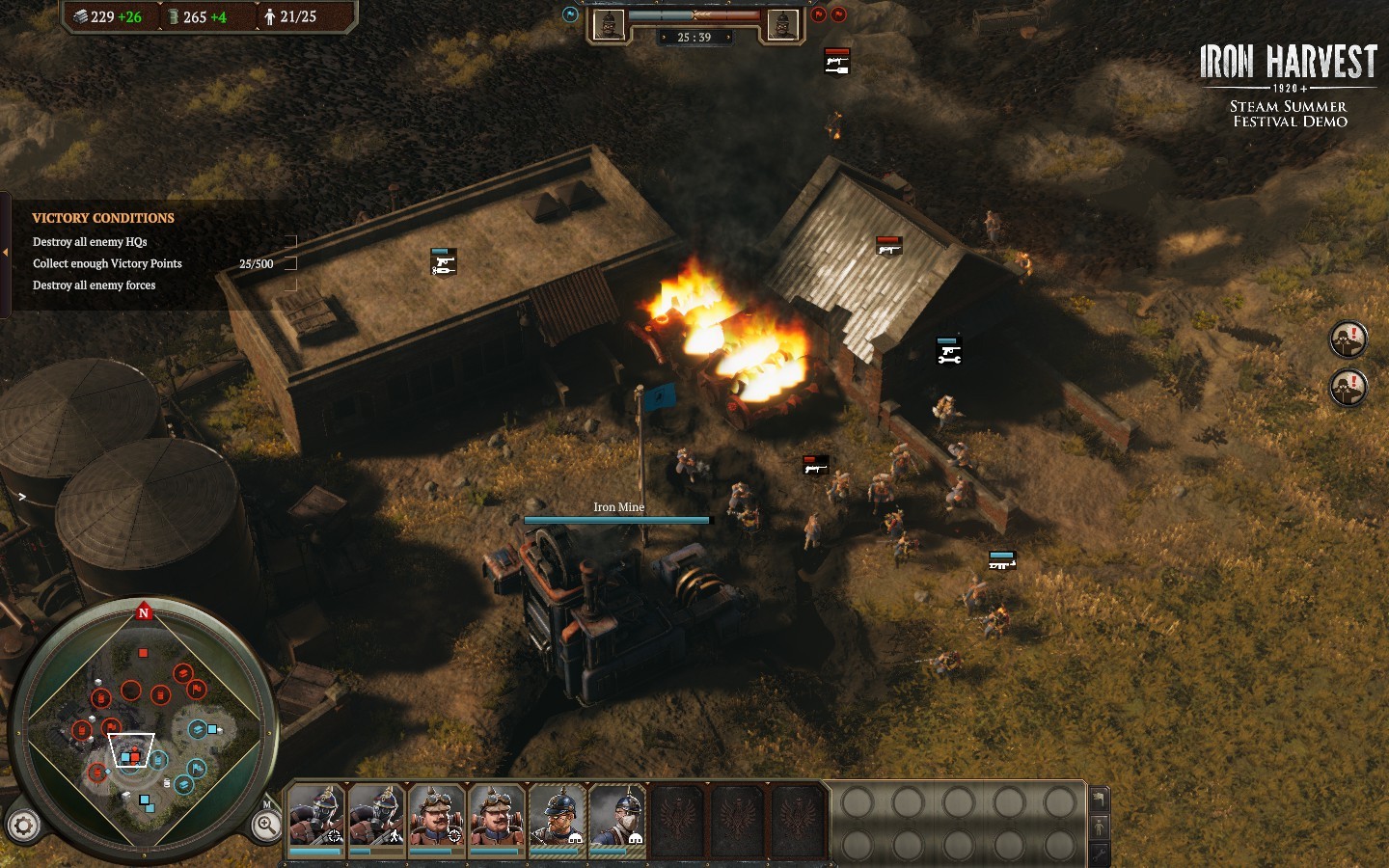Select the blue engineer unit marker with wrench

(x=948, y=351)
